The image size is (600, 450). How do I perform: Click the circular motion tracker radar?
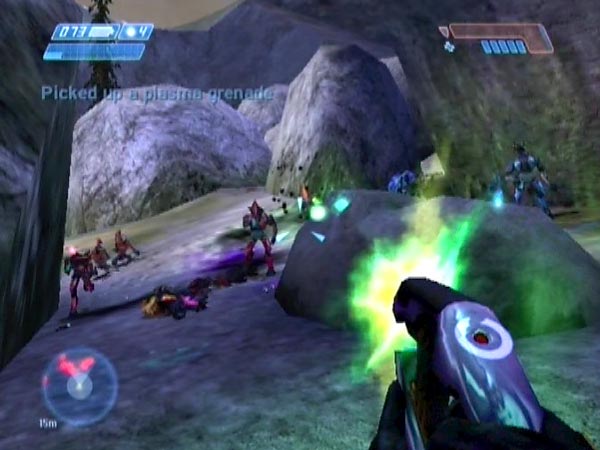click(79, 385)
